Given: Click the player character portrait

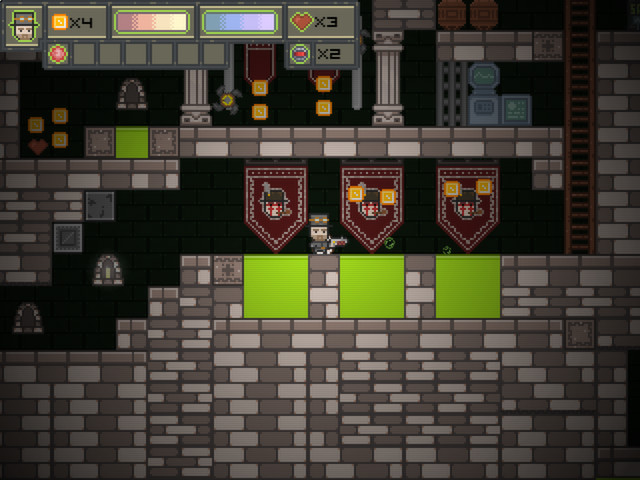Looking at the screenshot, I should pos(24,25).
